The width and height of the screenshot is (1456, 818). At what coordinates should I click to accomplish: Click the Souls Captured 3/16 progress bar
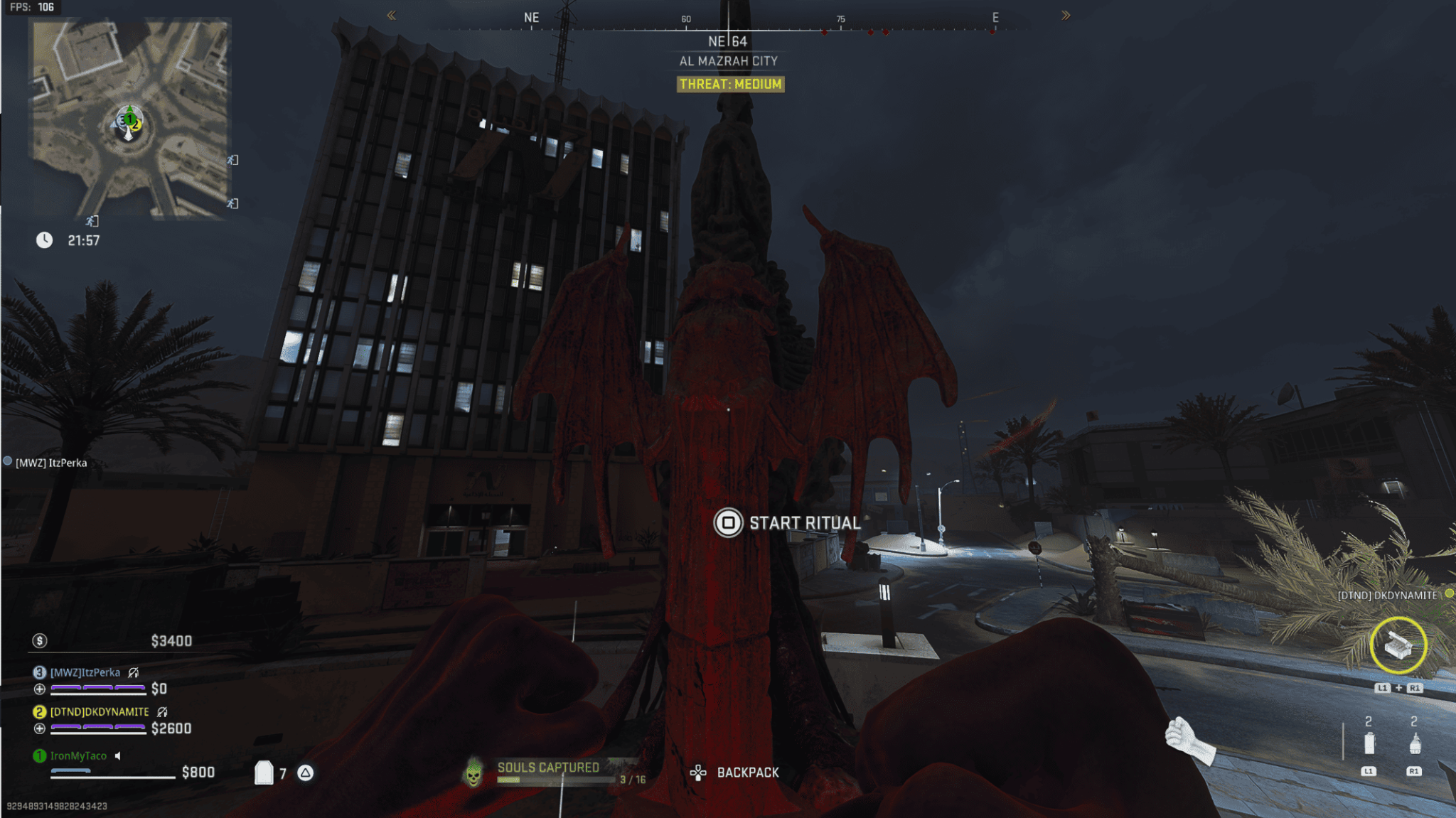coord(557,779)
